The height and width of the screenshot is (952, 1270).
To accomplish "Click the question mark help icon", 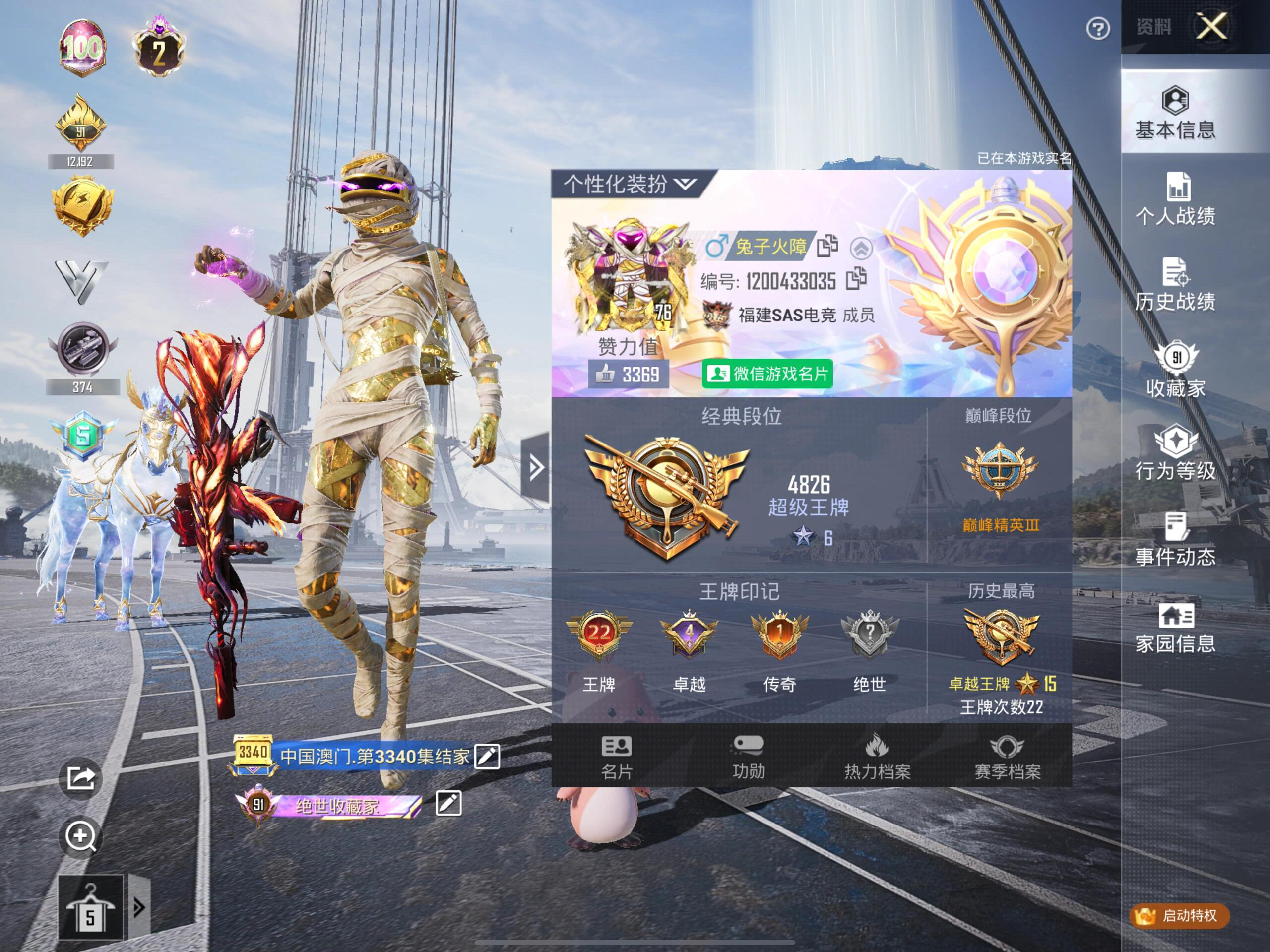I will coord(1098,28).
